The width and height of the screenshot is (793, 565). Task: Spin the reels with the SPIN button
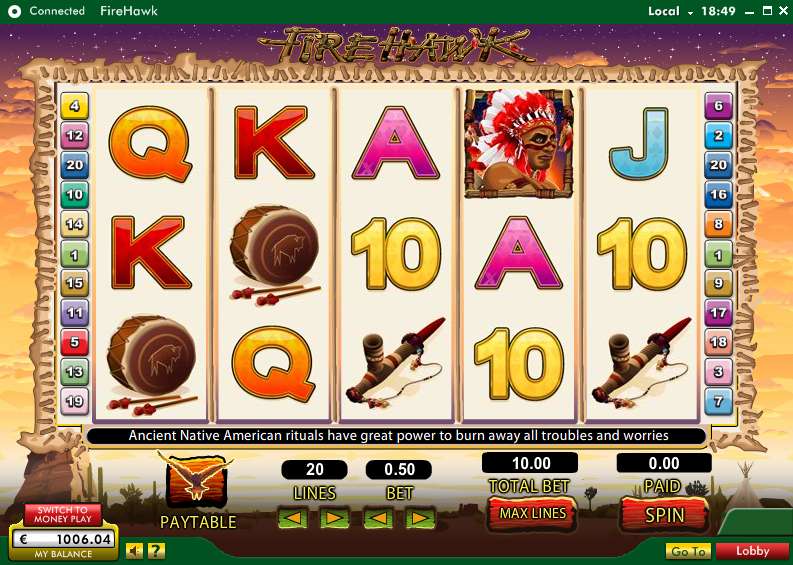(x=664, y=514)
